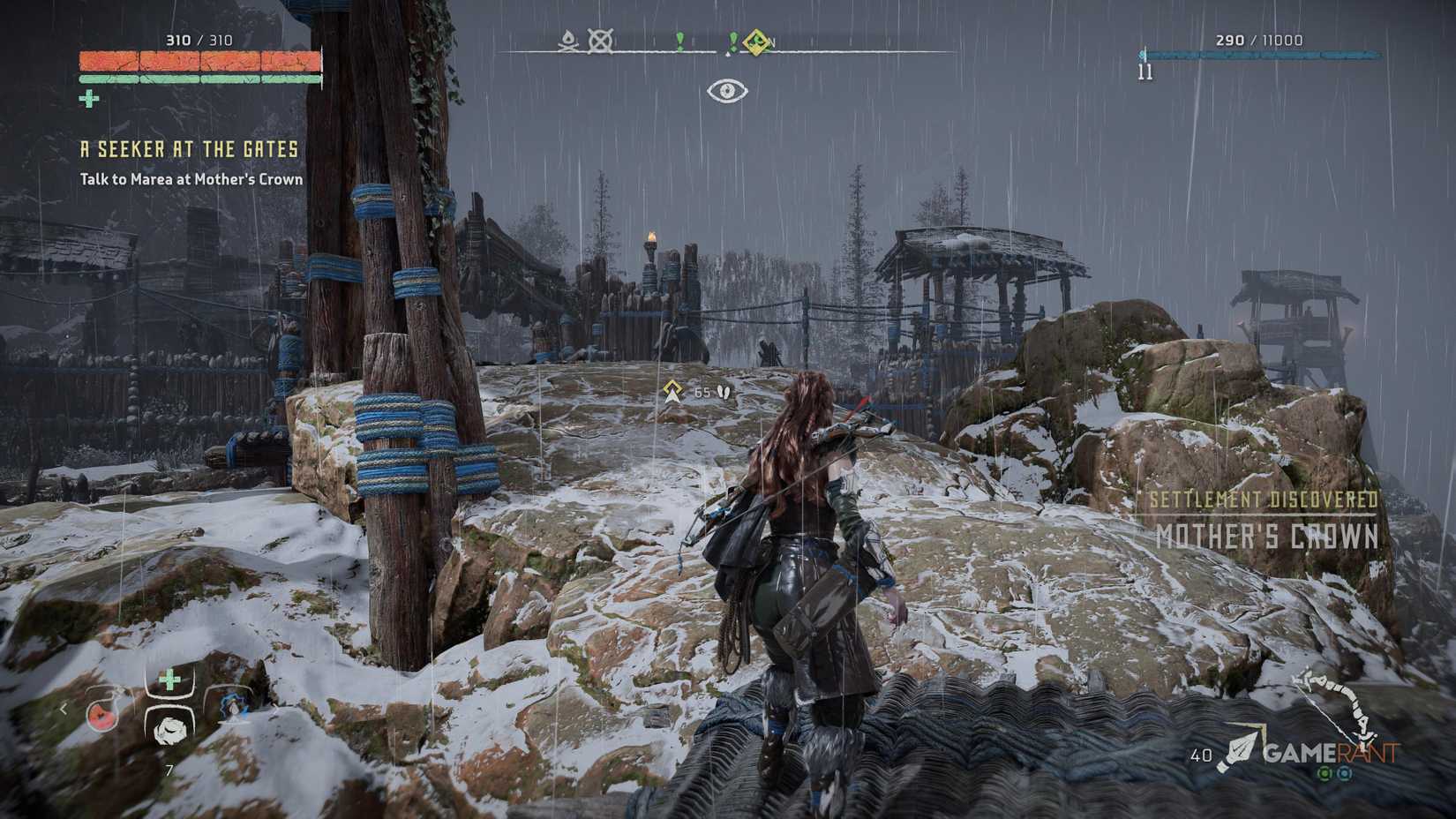Screen dimensions: 1456x819
Task: Click the green quest exclamation marker near the compass center
Action: pyautogui.click(x=682, y=40)
